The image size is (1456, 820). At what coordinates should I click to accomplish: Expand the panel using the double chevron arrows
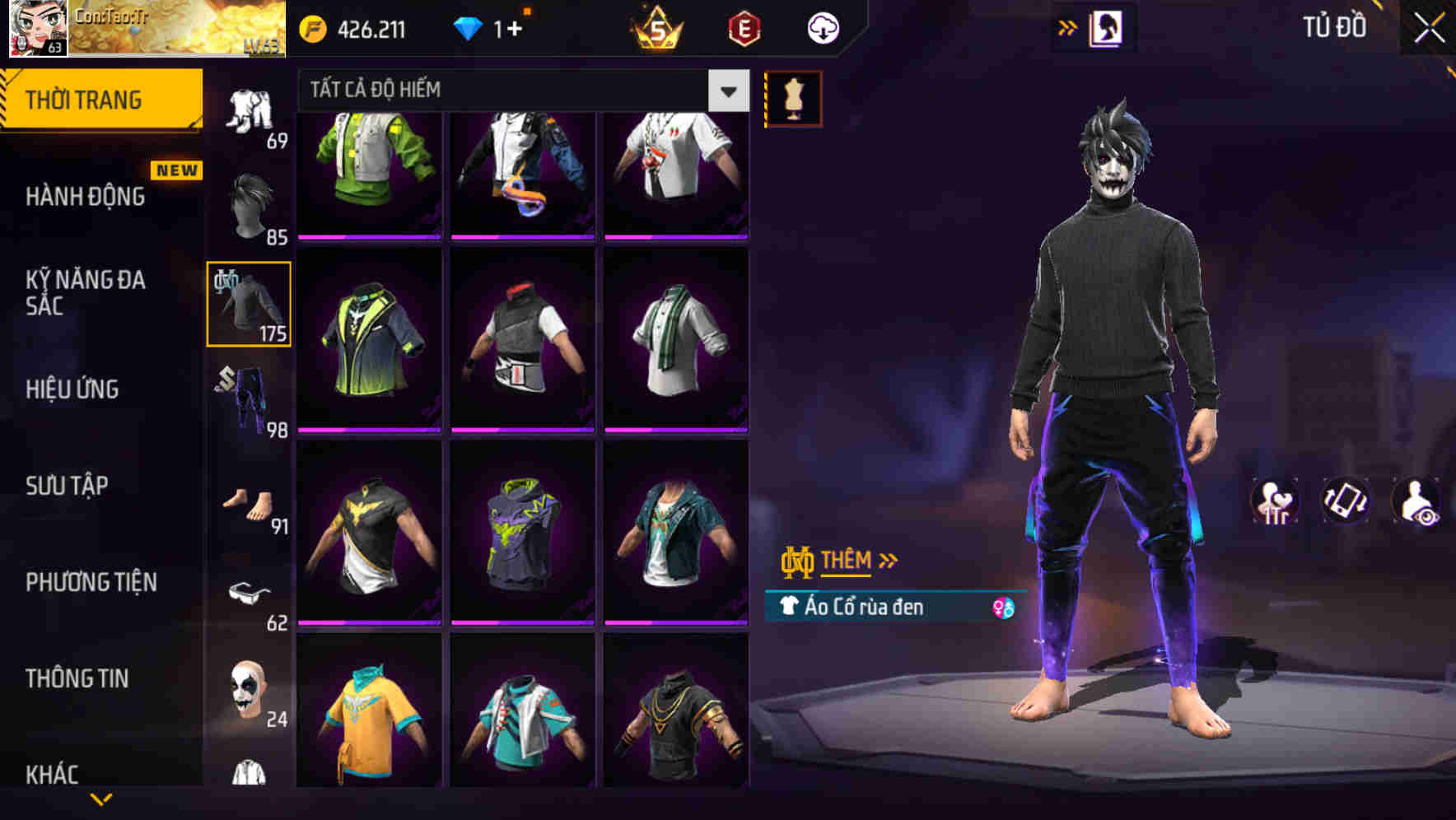[x=1068, y=26]
